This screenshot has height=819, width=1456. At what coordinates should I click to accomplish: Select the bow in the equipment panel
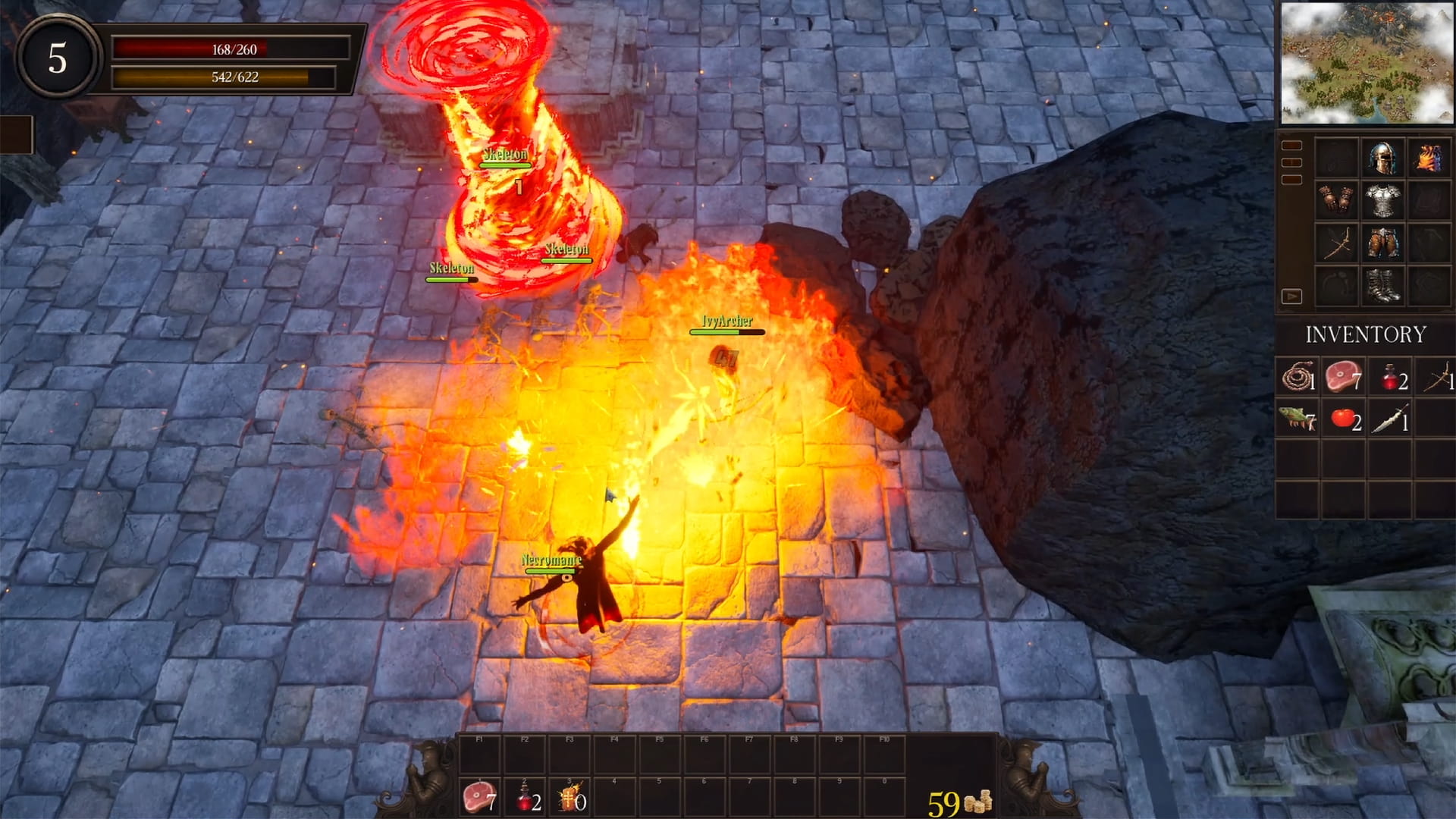tap(1336, 243)
